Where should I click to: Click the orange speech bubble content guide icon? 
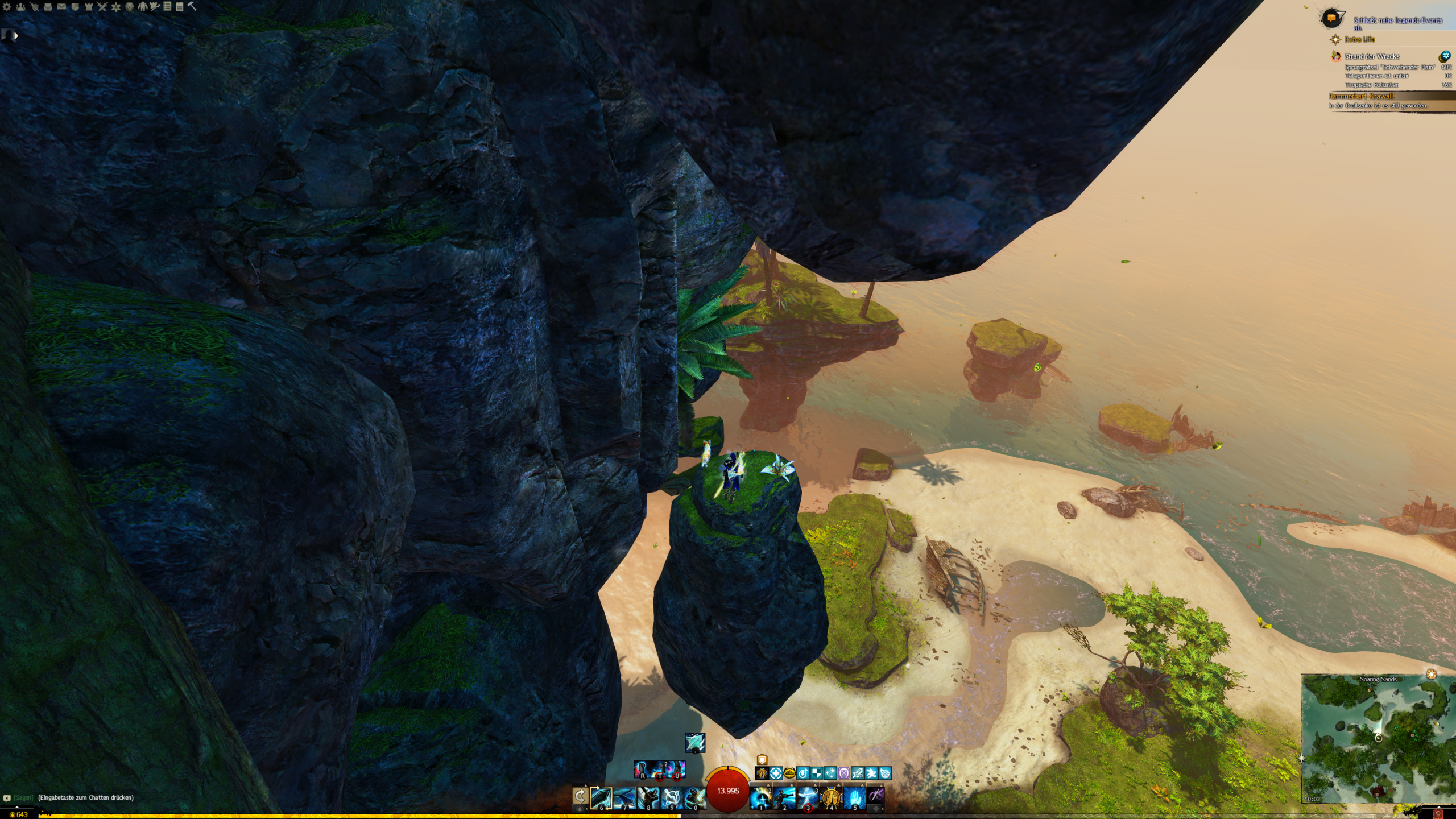coord(1332,19)
